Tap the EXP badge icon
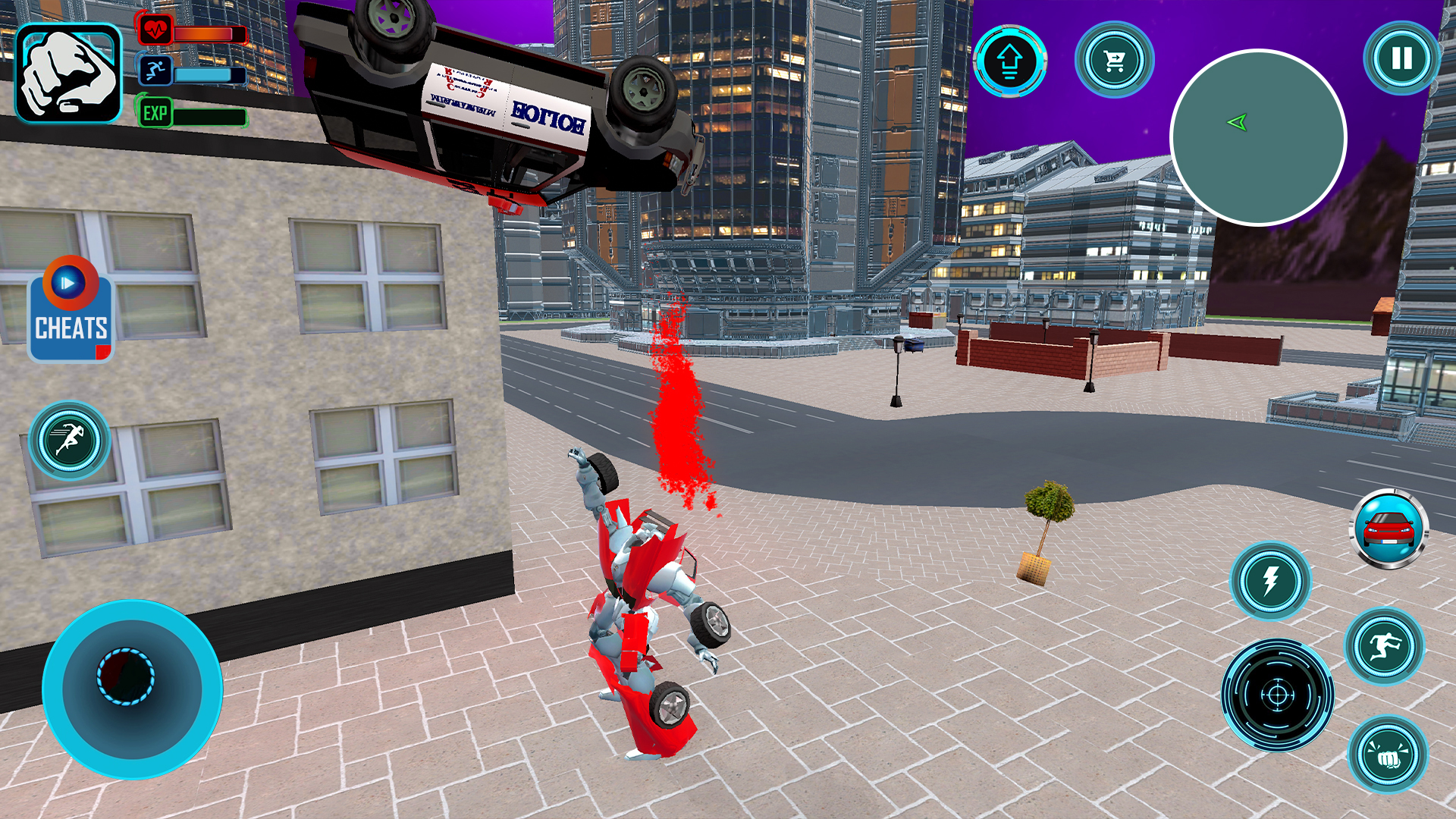 pyautogui.click(x=156, y=114)
